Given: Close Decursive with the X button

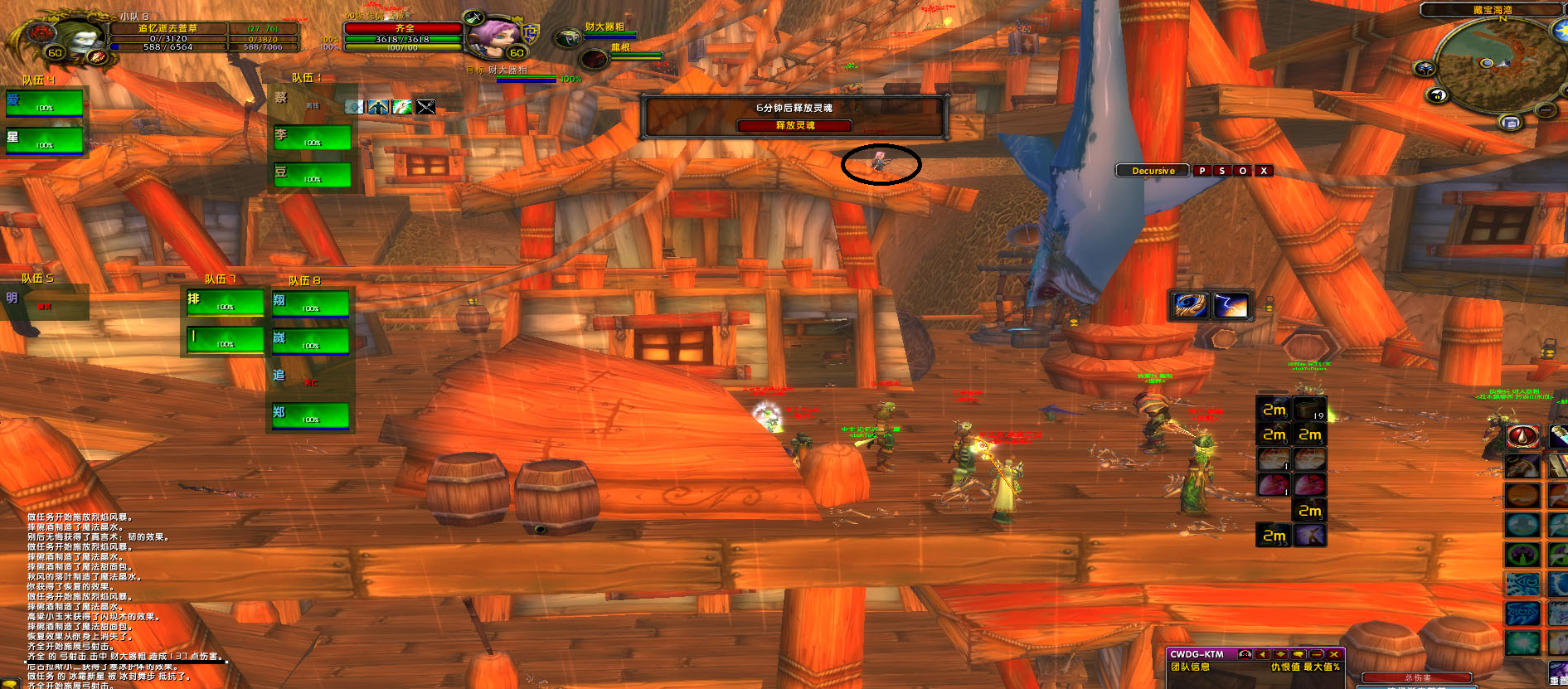Looking at the screenshot, I should [1264, 171].
